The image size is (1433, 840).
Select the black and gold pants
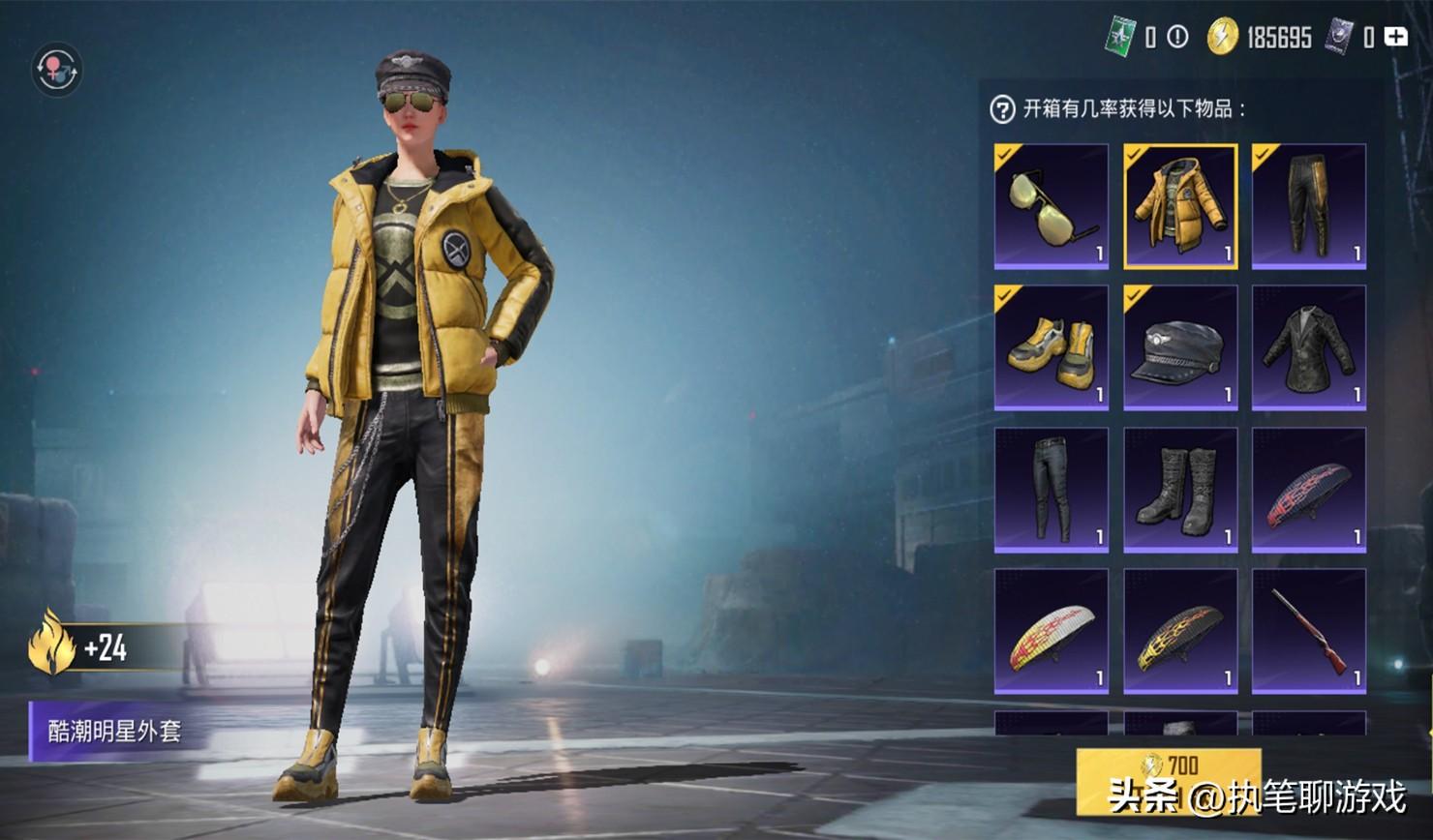[1309, 206]
